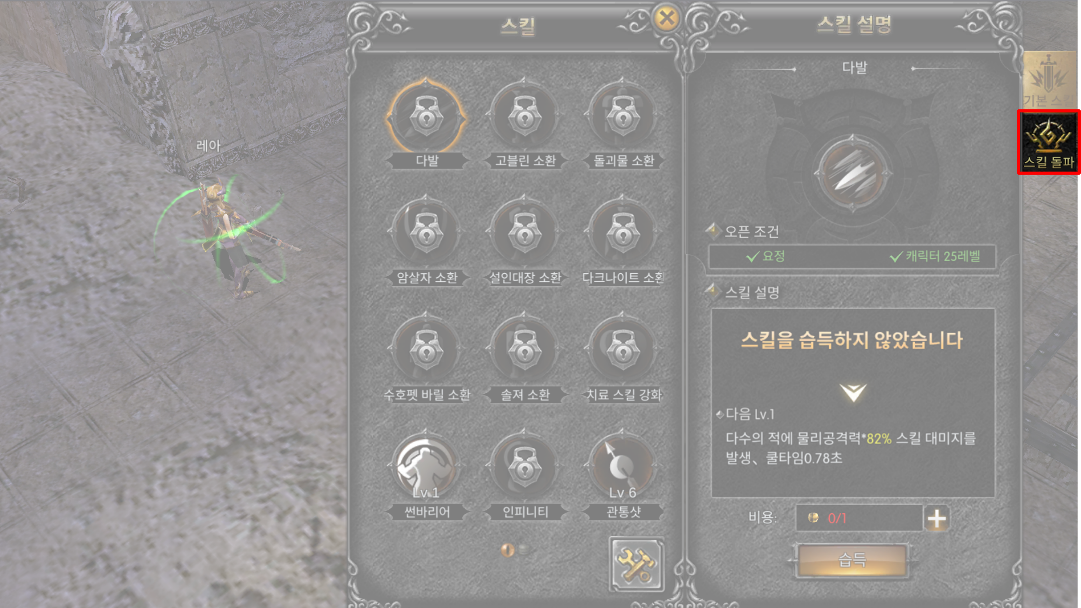Select the 인피니티 skill icon
This screenshot has height=608, width=1081.
[525, 468]
